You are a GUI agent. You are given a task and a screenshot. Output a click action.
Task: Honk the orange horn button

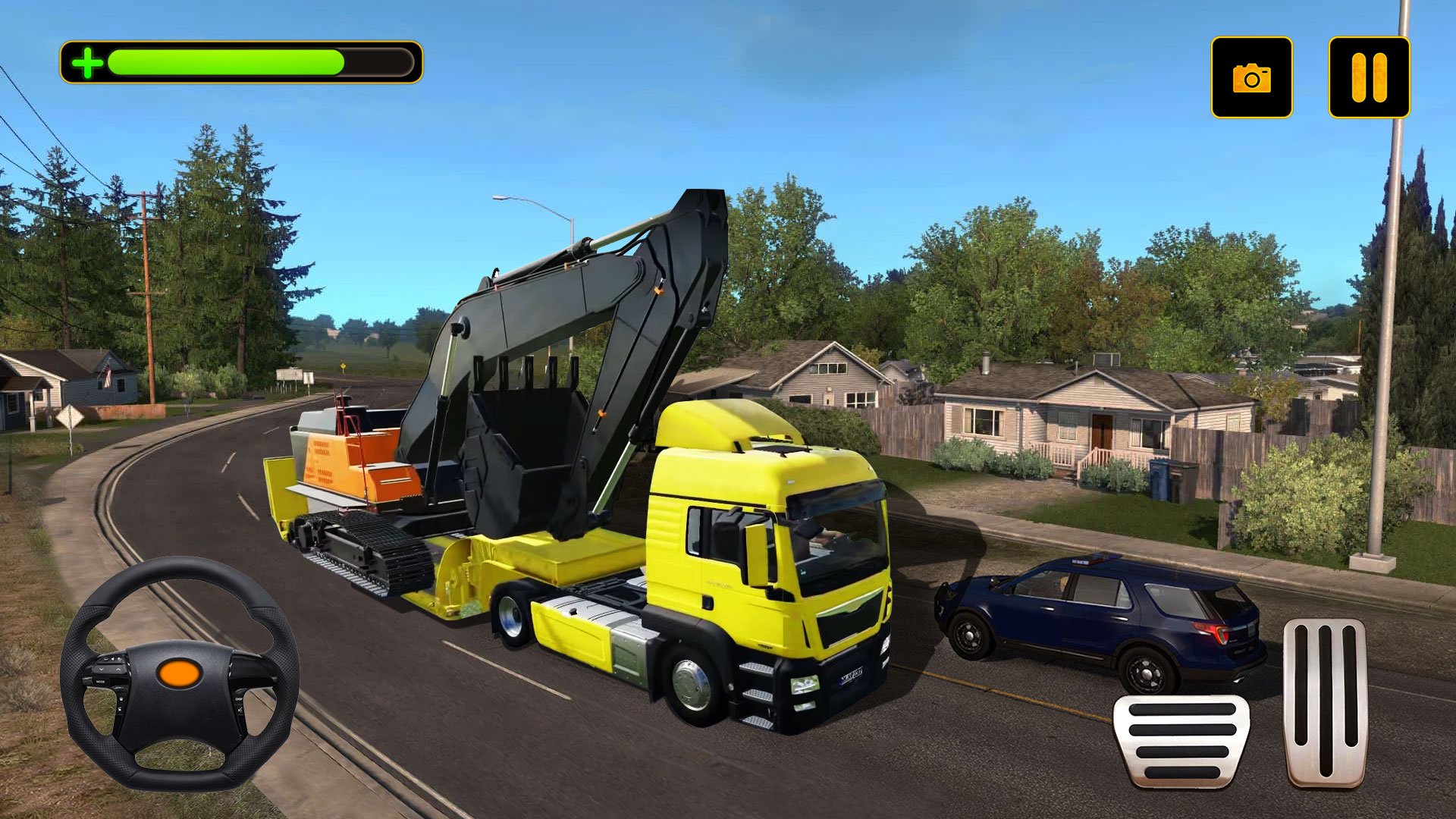coord(179,673)
